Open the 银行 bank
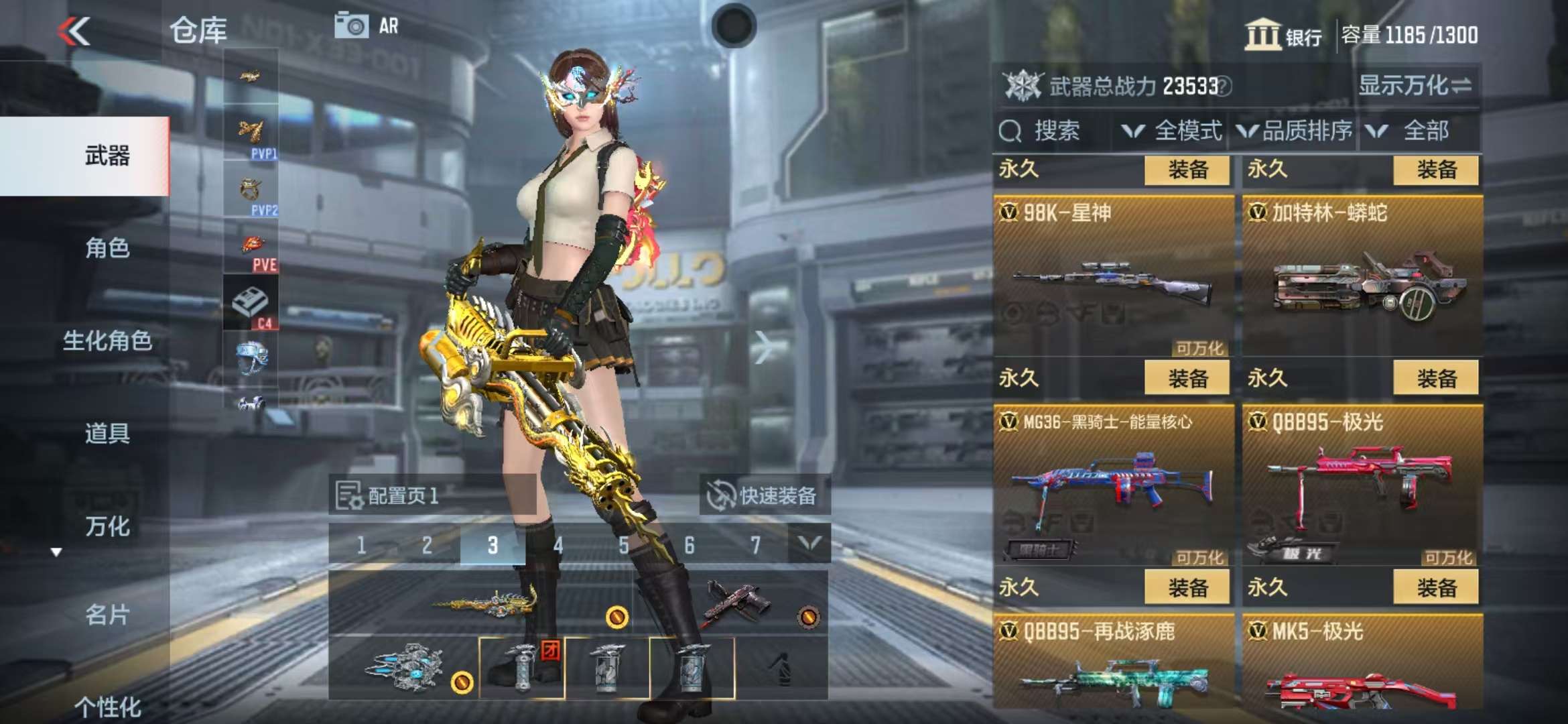Screen dimensions: 1568x724 [1283, 34]
